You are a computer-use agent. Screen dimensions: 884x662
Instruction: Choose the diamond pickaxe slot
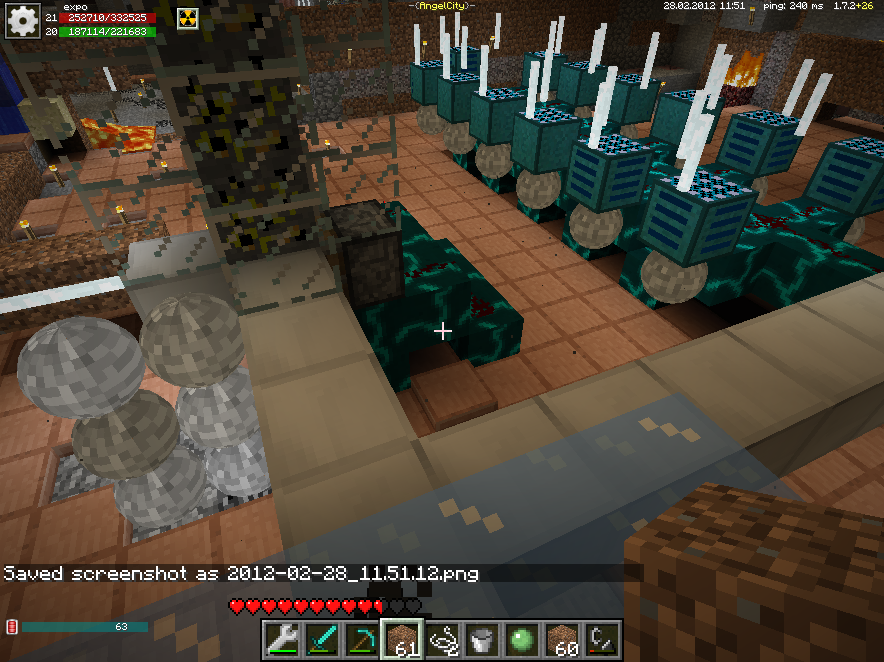click(x=362, y=639)
